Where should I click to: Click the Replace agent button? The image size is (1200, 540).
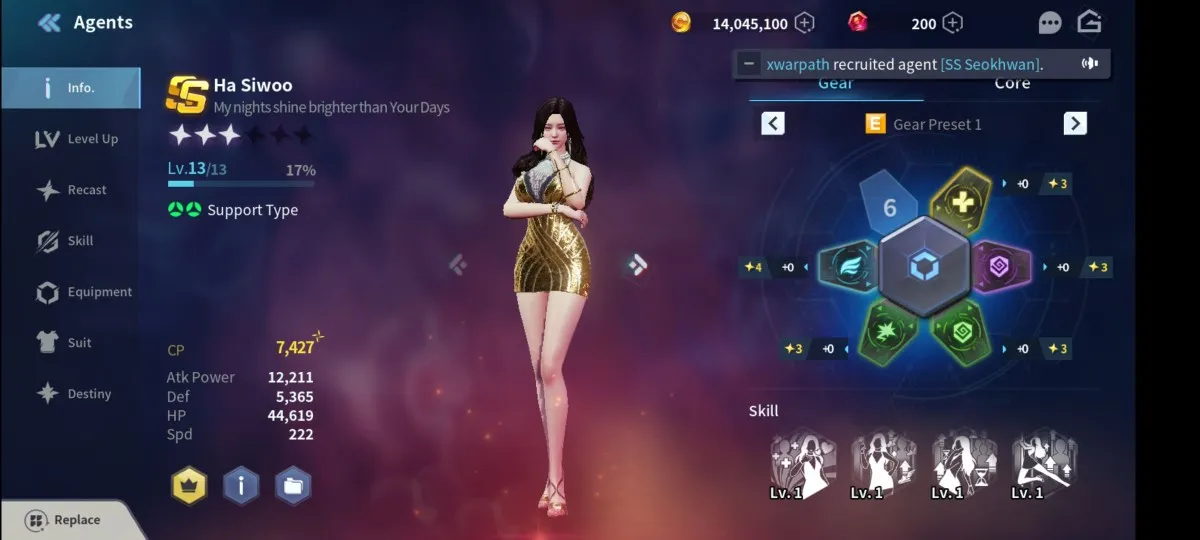click(64, 520)
